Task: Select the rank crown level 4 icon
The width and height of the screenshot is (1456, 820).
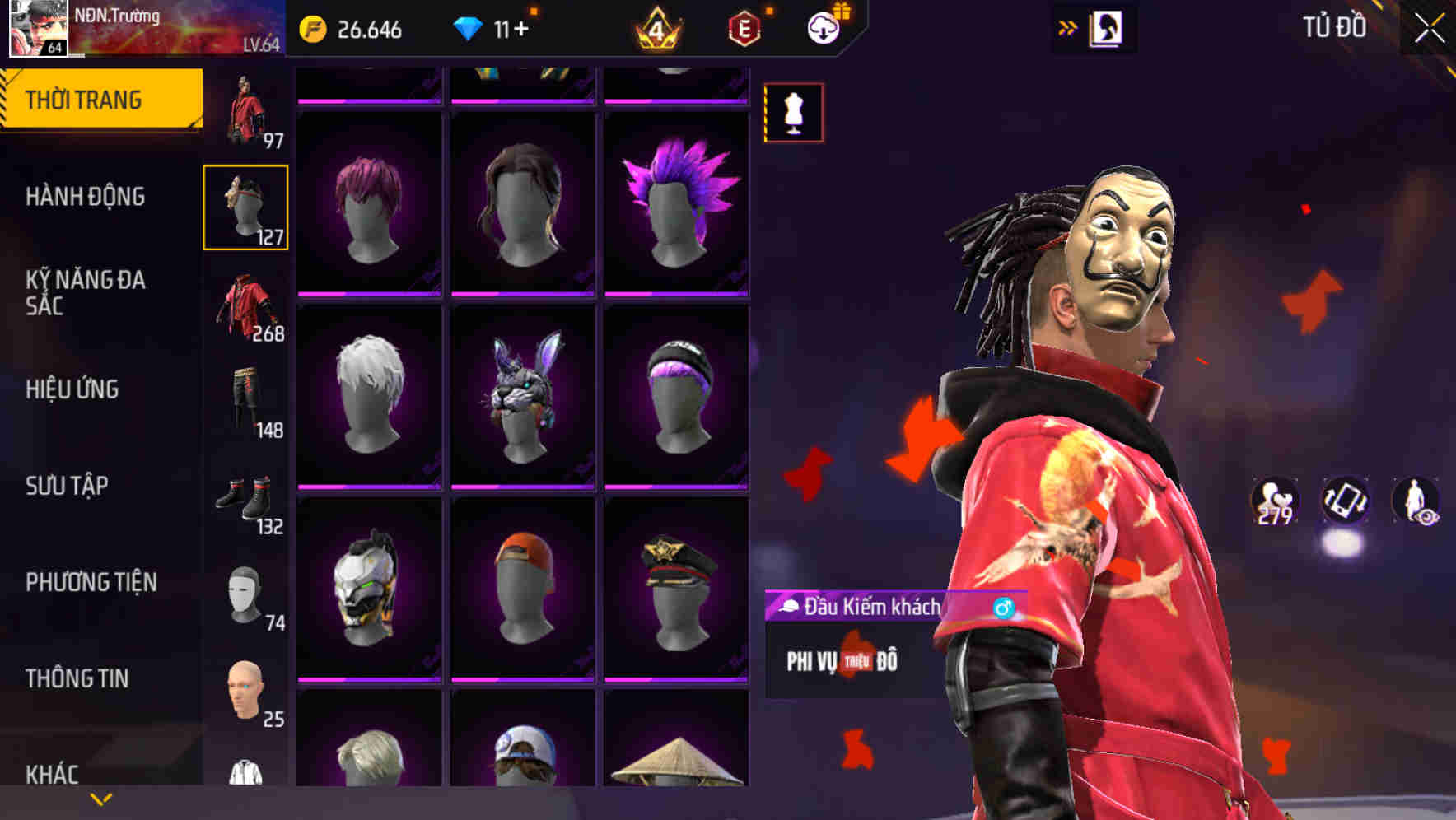Action: point(655,27)
